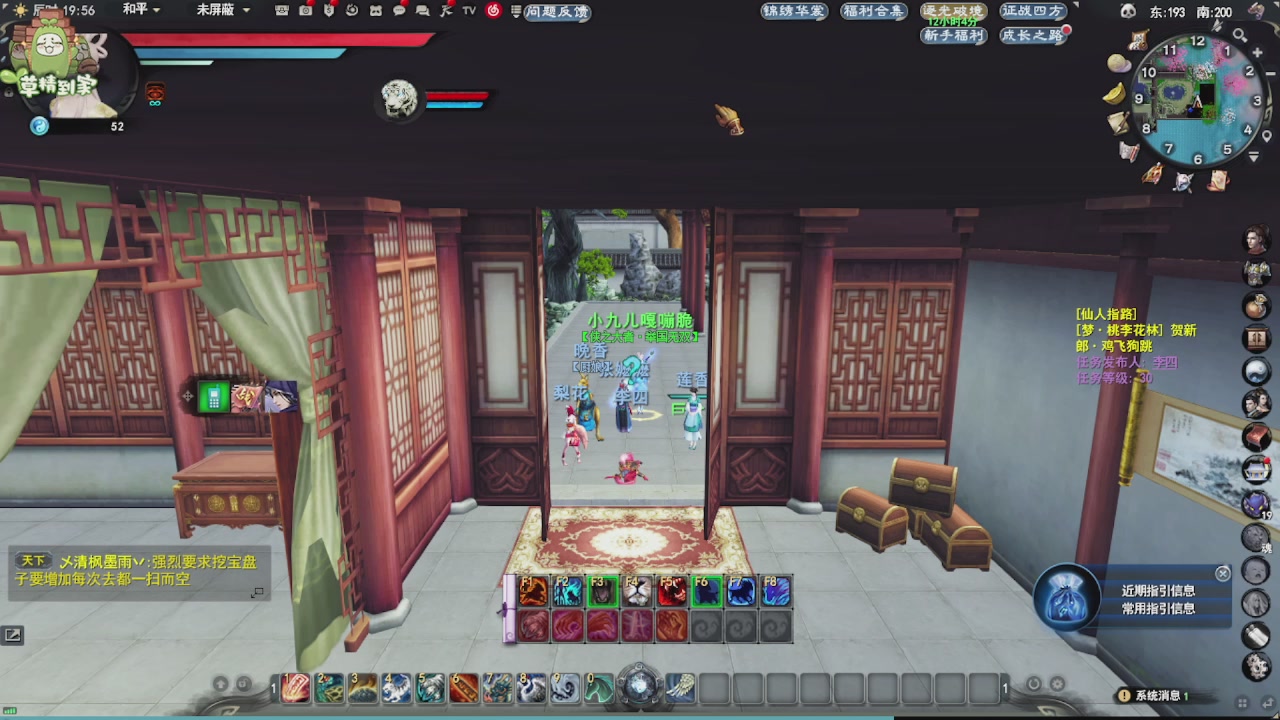
Task: Click the TV livestream icon in top toolbar
Action: [468, 11]
